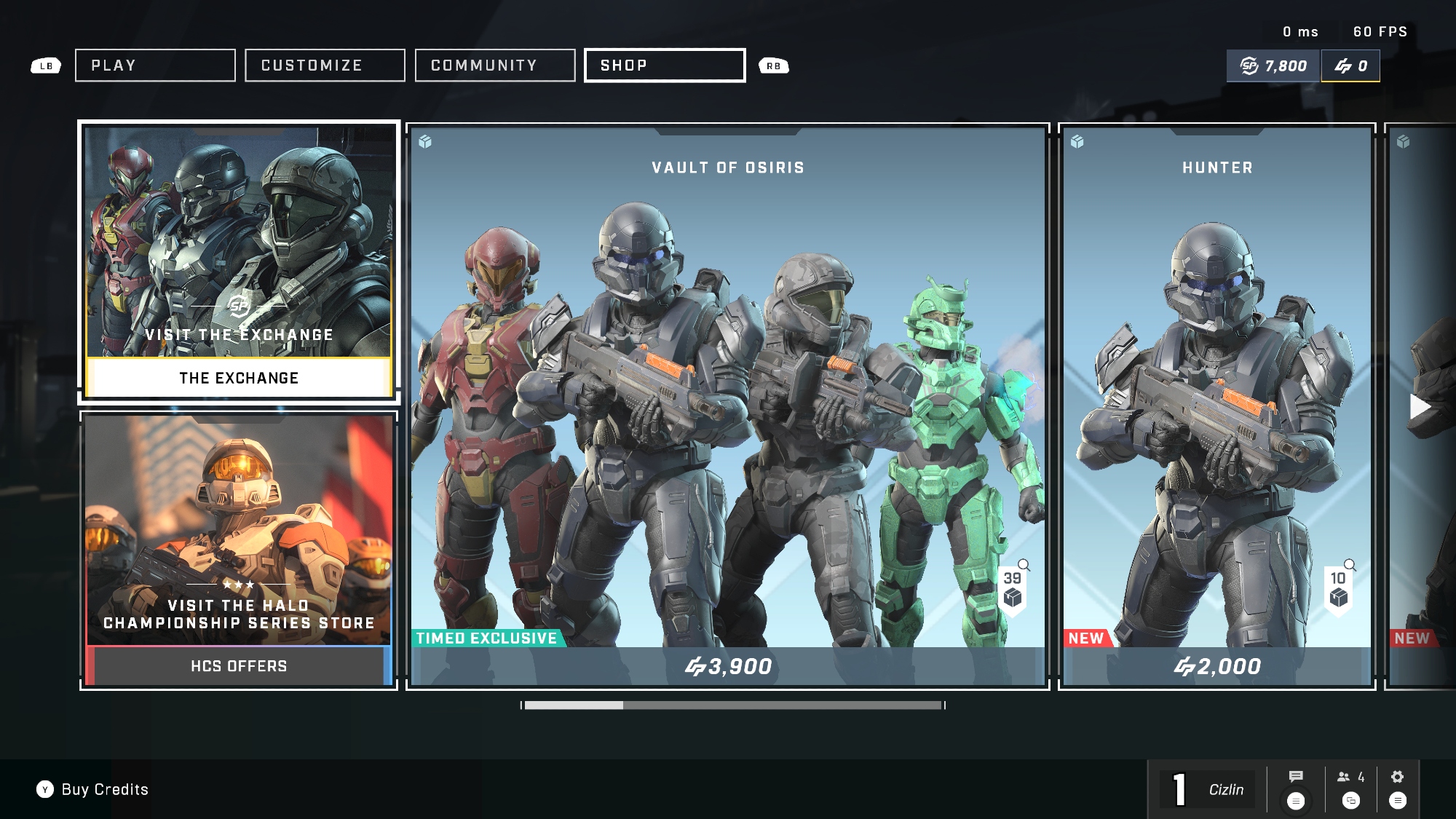Viewport: 1456px width, 819px height.
Task: Click the shop horizontal scrollbar
Action: (x=733, y=705)
